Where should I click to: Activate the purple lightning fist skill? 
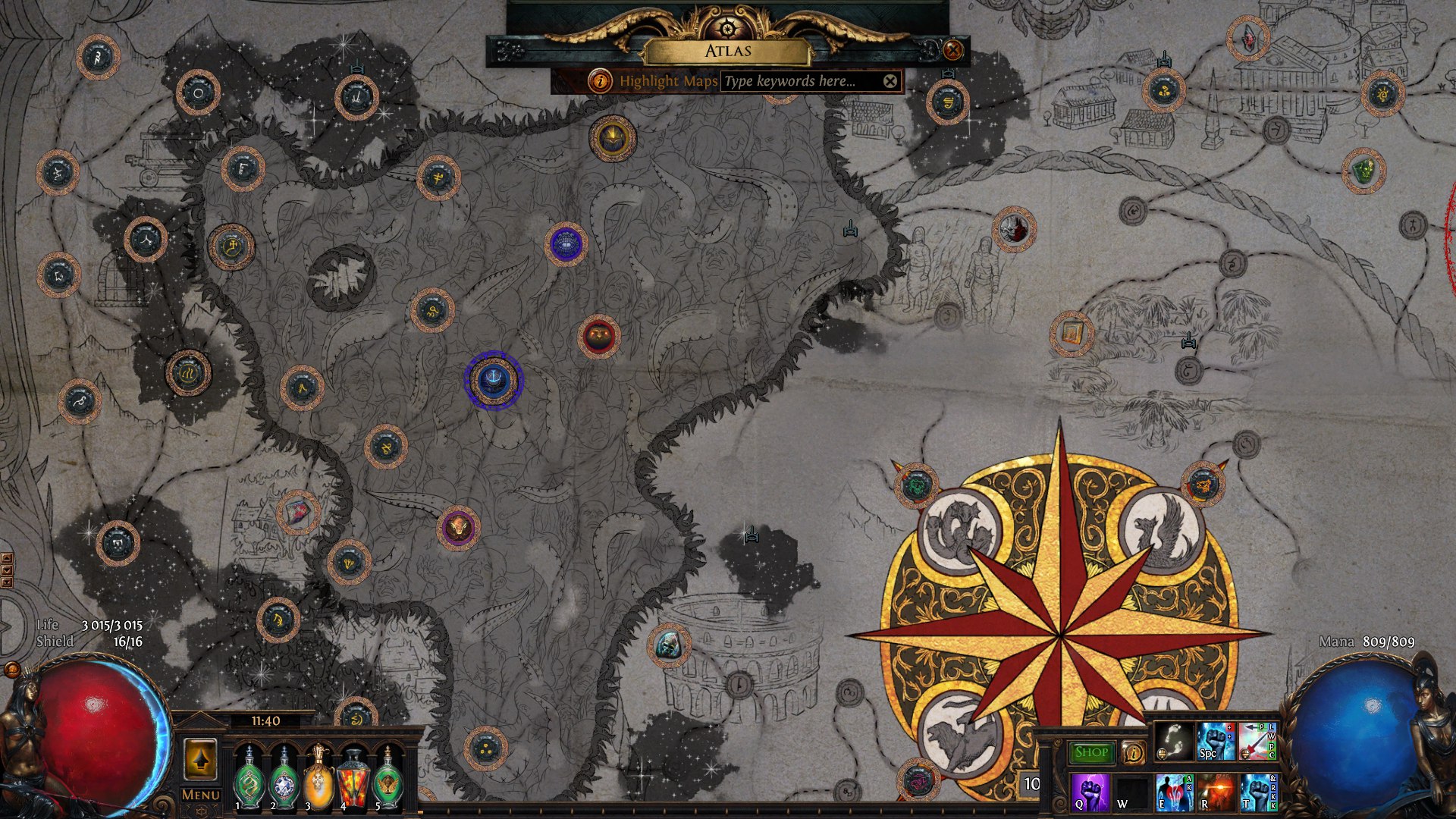click(x=1090, y=792)
